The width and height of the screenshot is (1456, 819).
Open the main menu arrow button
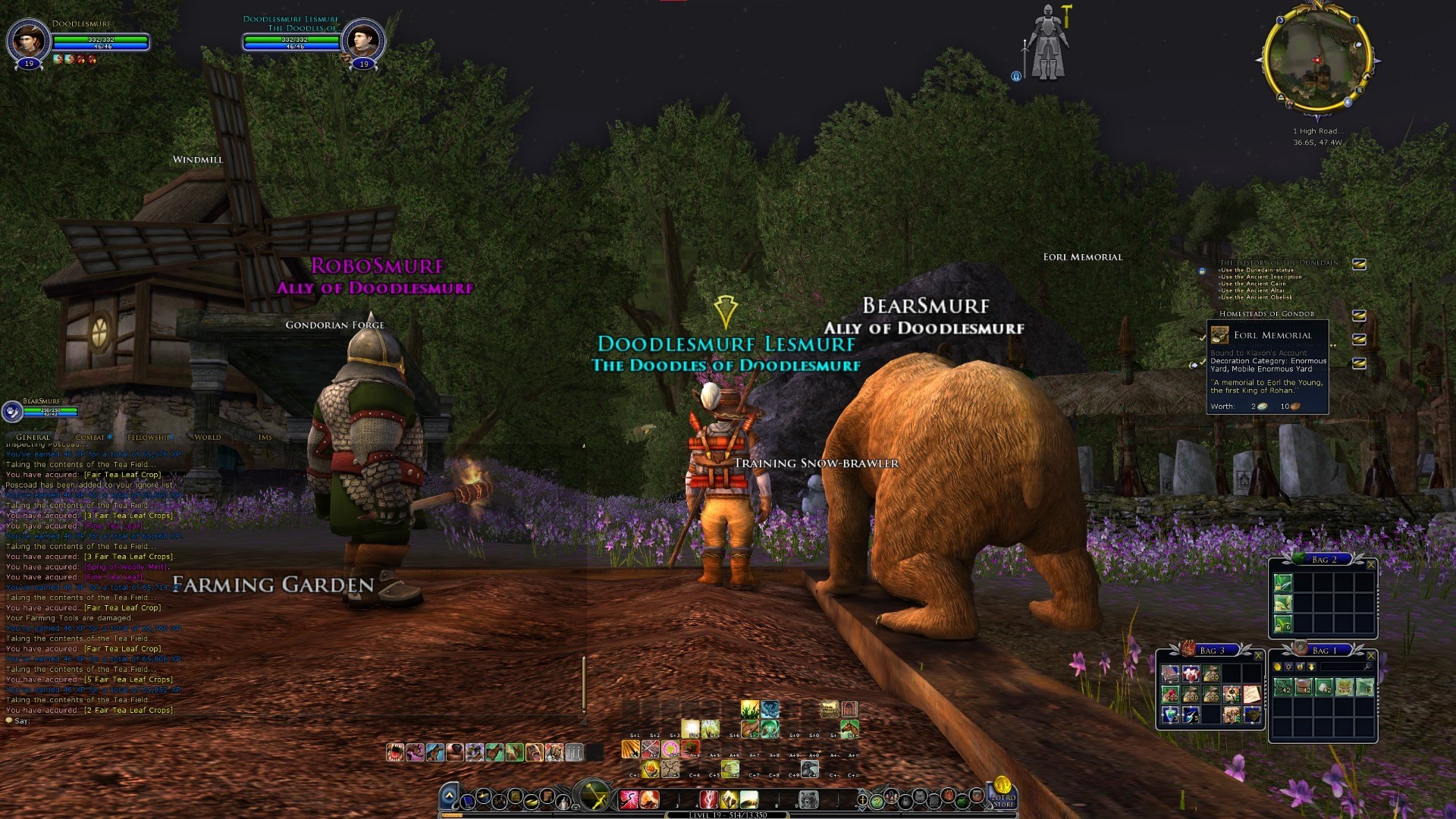(x=449, y=796)
